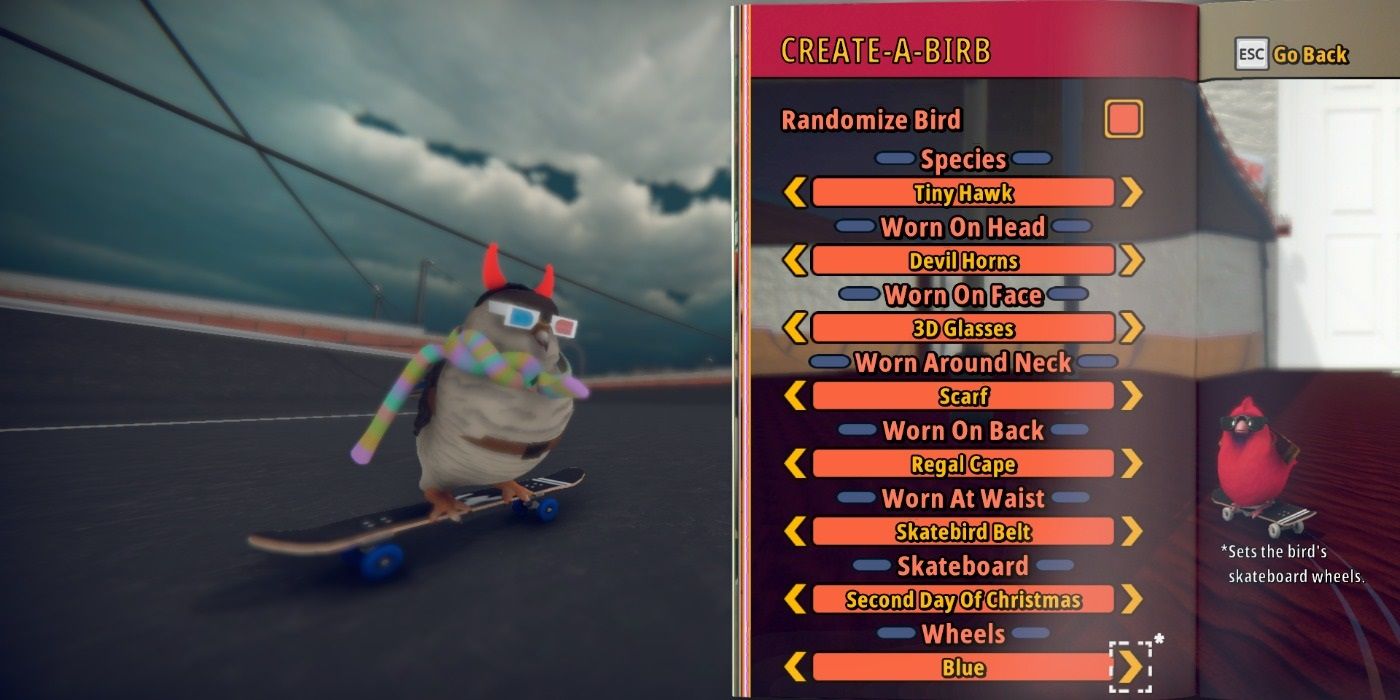This screenshot has height=700, width=1400.
Task: Pick previous Worn On Head item
Action: tap(795, 260)
